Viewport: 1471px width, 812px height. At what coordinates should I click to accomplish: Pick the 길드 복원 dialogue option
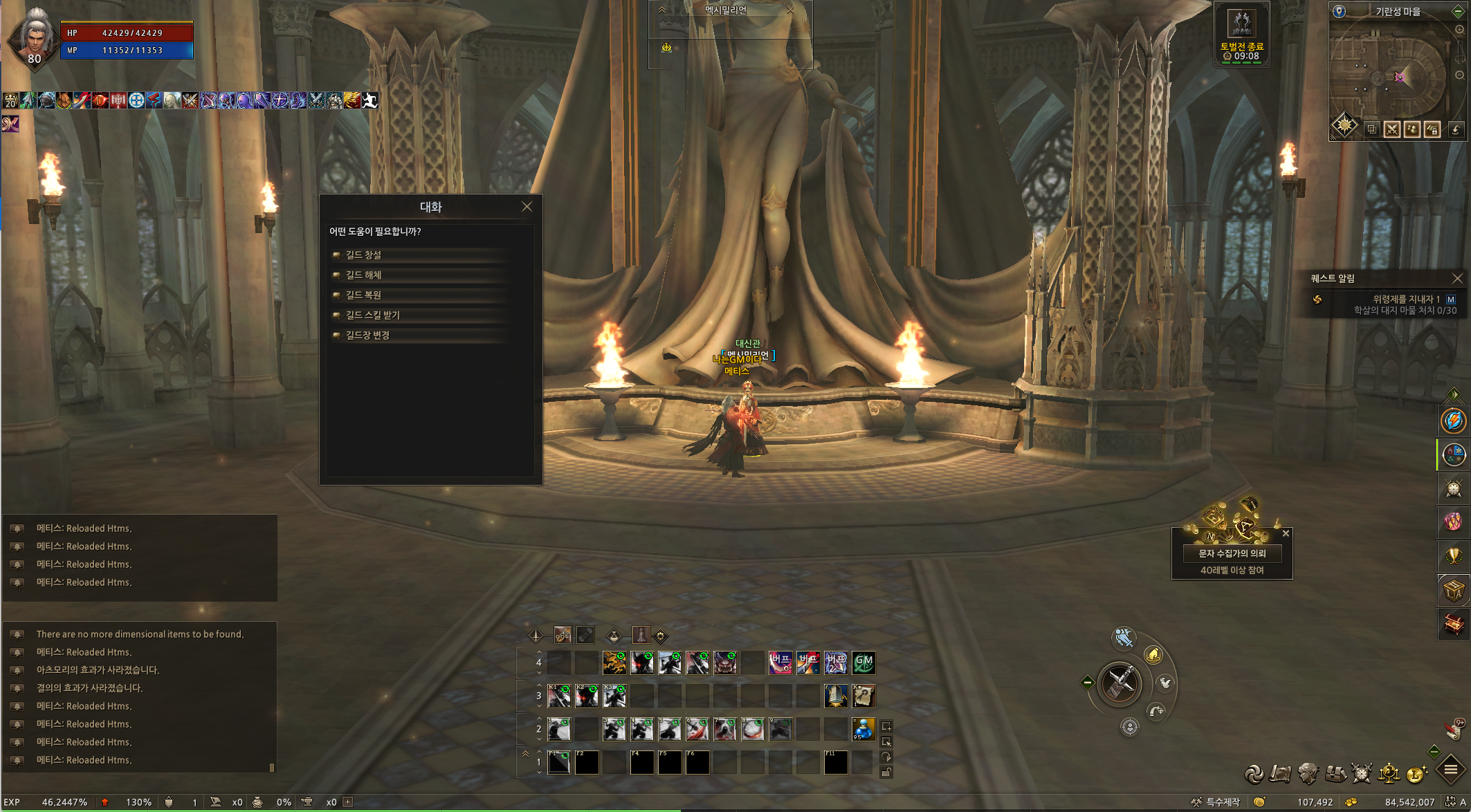coord(364,295)
